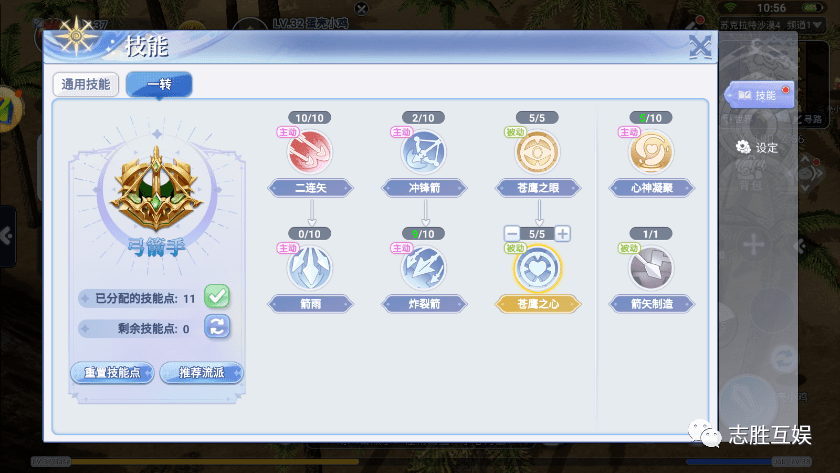Select the 一转 tab

tap(159, 85)
